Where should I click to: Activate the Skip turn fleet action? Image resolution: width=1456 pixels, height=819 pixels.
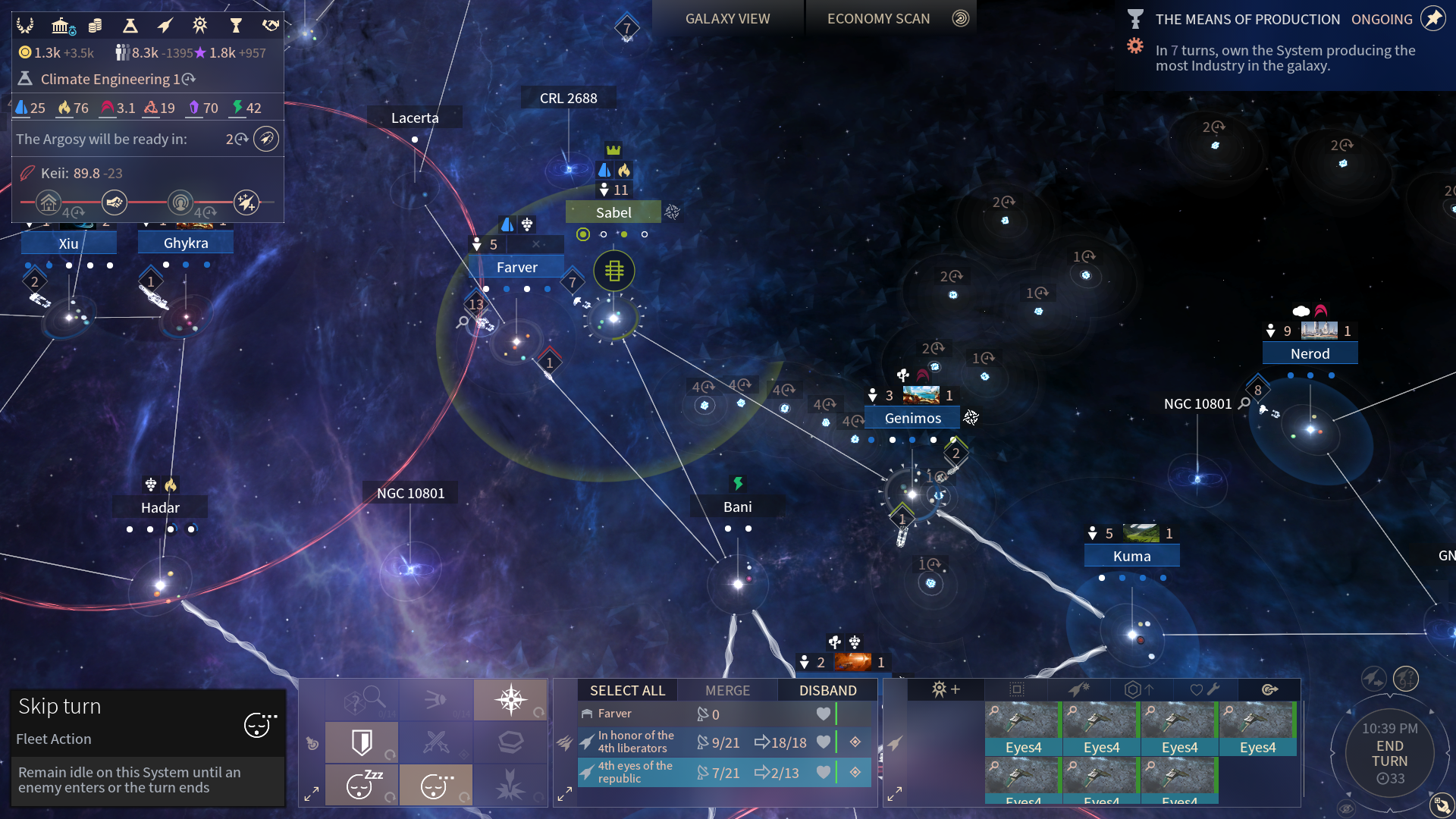pos(435,785)
